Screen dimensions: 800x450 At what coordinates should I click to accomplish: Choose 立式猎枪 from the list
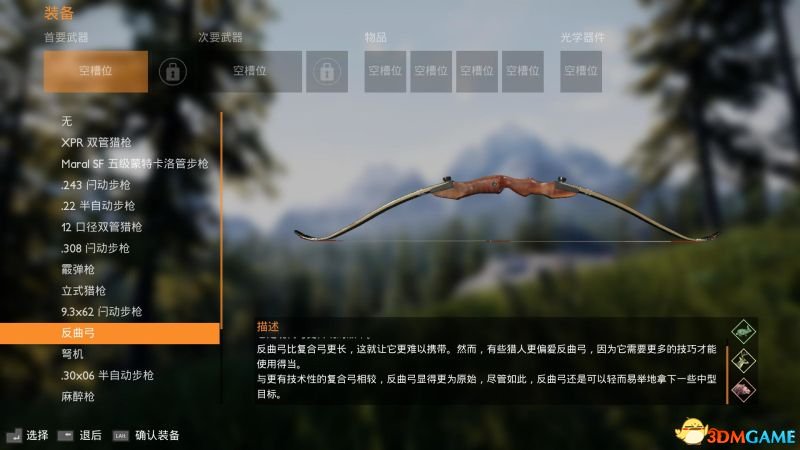[83, 290]
